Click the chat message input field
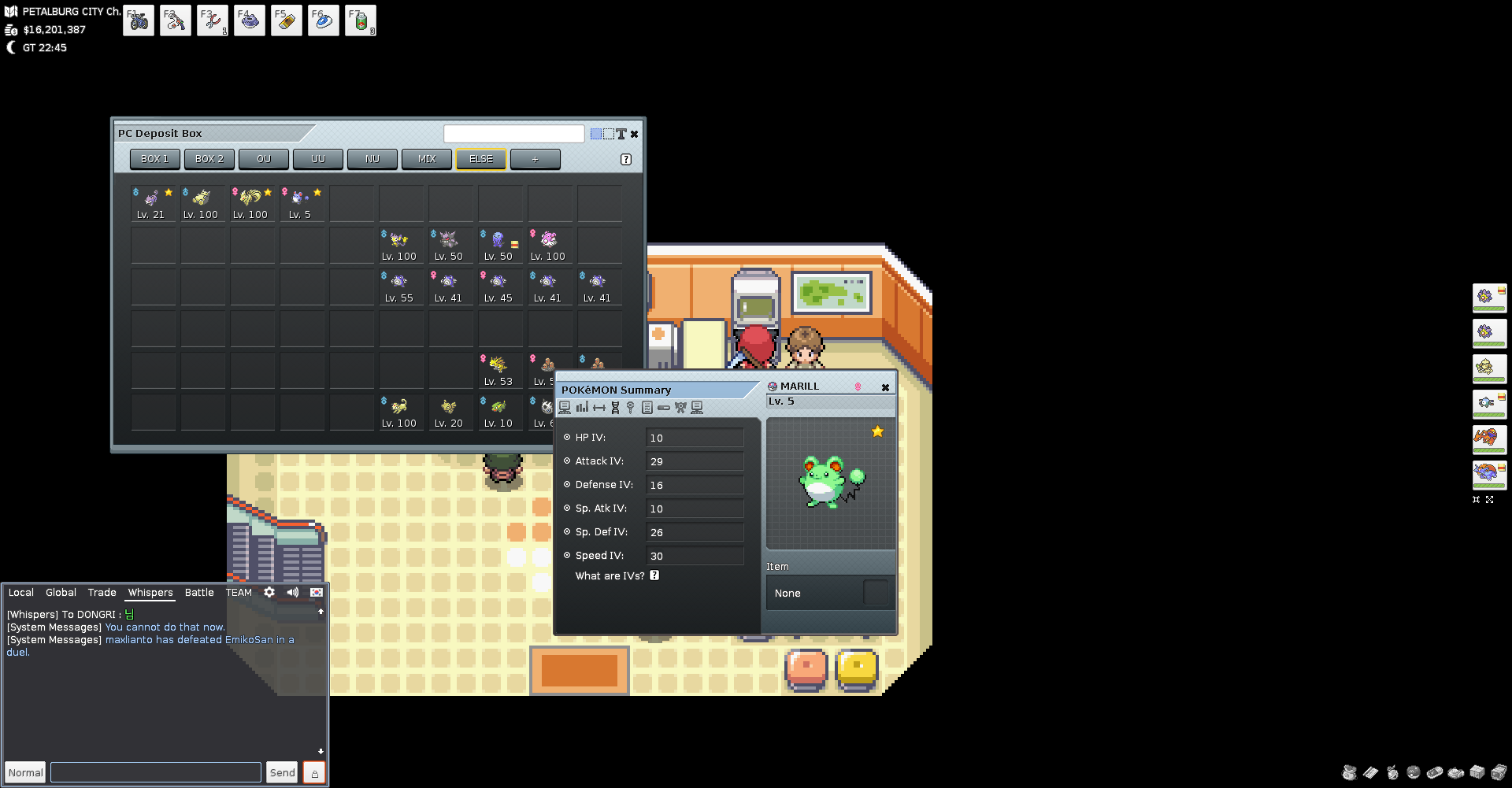The width and height of the screenshot is (1512, 788). click(x=156, y=772)
